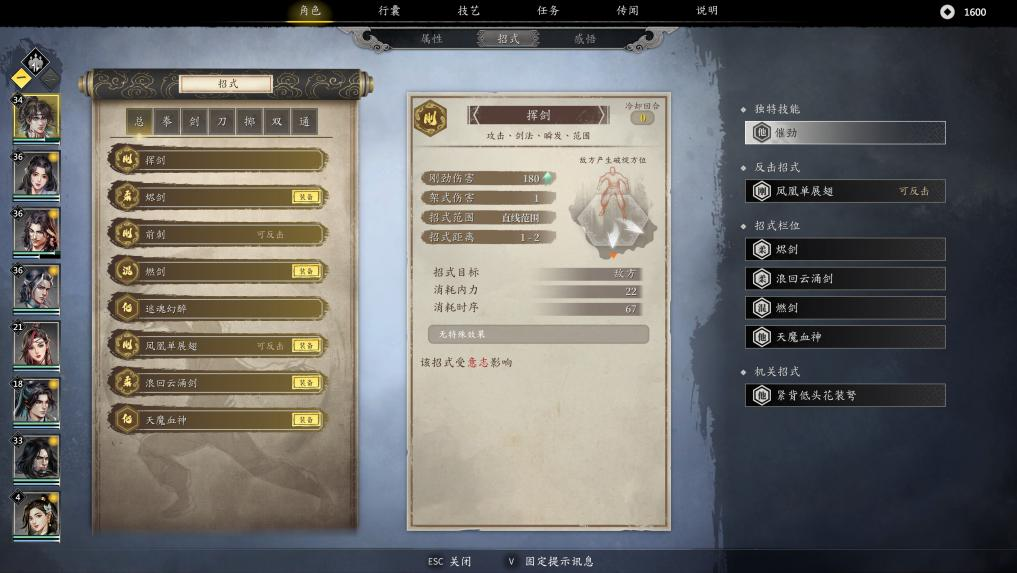Go to the 传闻 tab

(627, 11)
